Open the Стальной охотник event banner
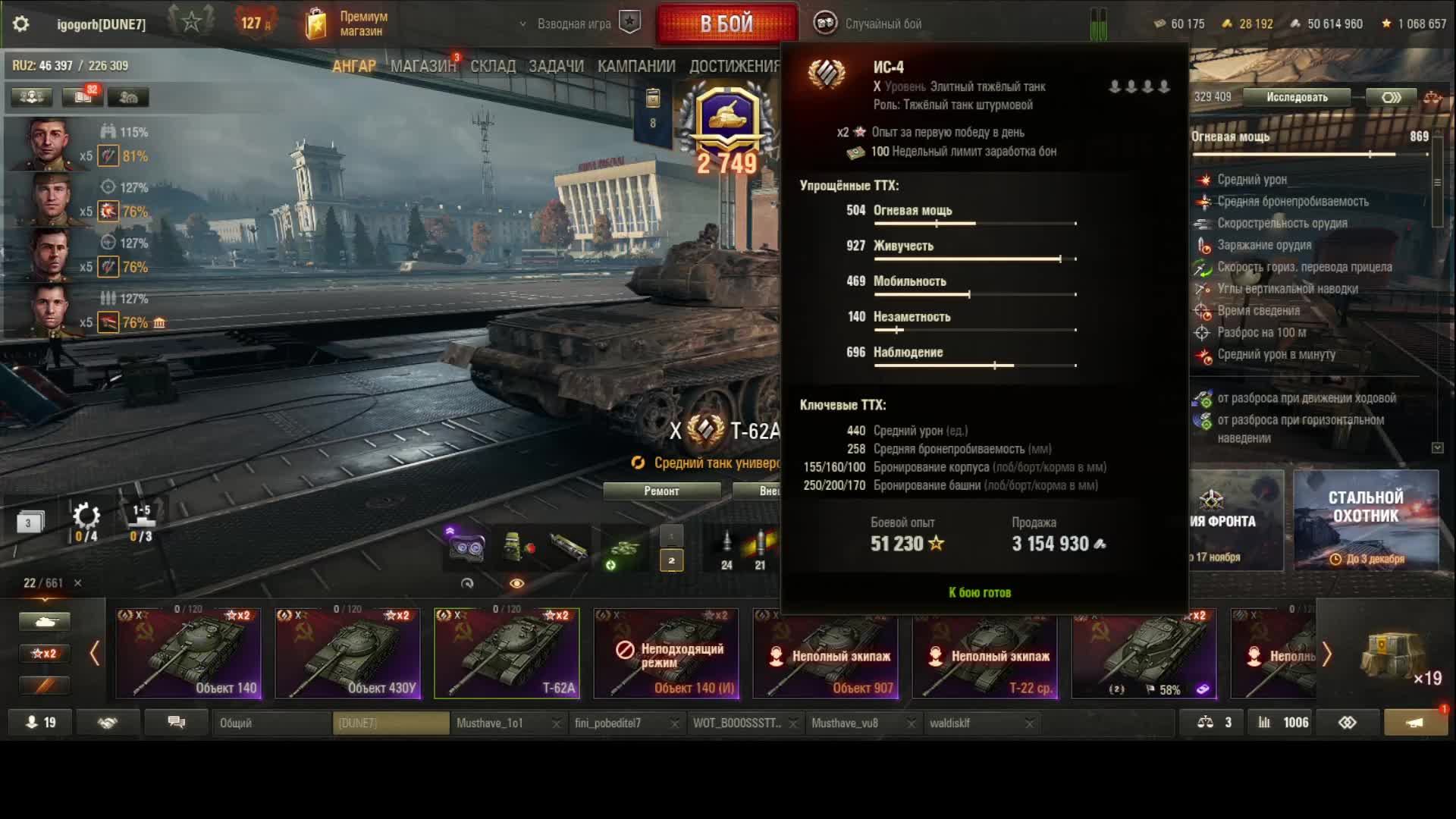 point(1365,520)
